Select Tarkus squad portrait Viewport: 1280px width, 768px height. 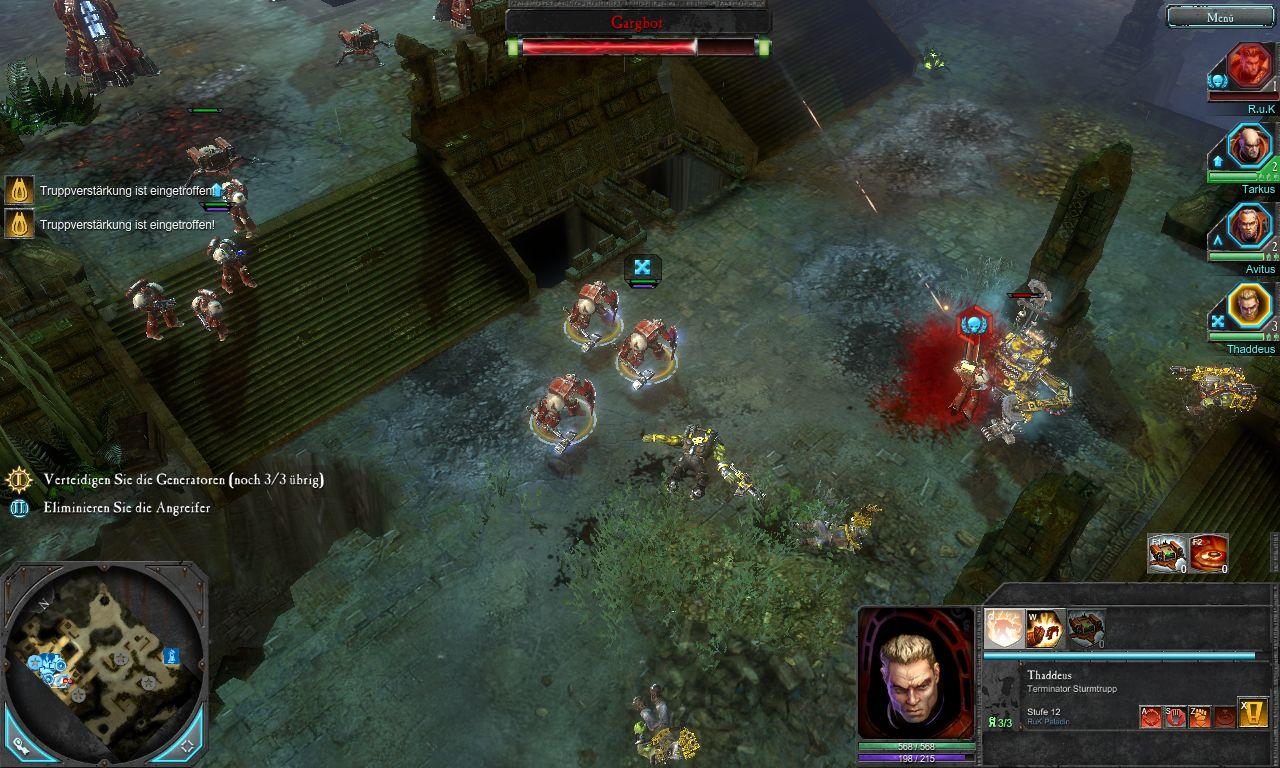(x=1249, y=146)
